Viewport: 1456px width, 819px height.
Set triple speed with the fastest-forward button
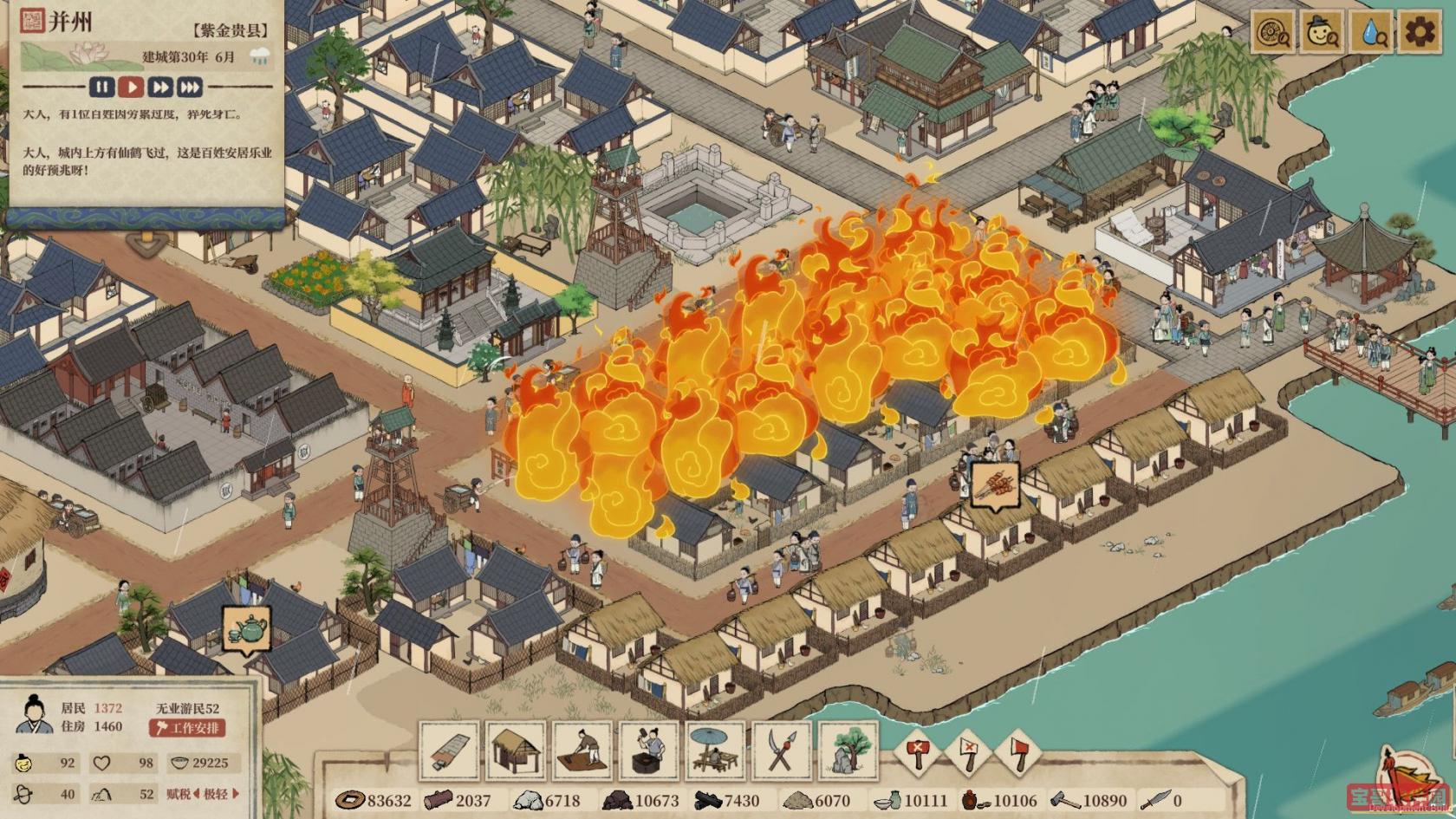pos(190,87)
